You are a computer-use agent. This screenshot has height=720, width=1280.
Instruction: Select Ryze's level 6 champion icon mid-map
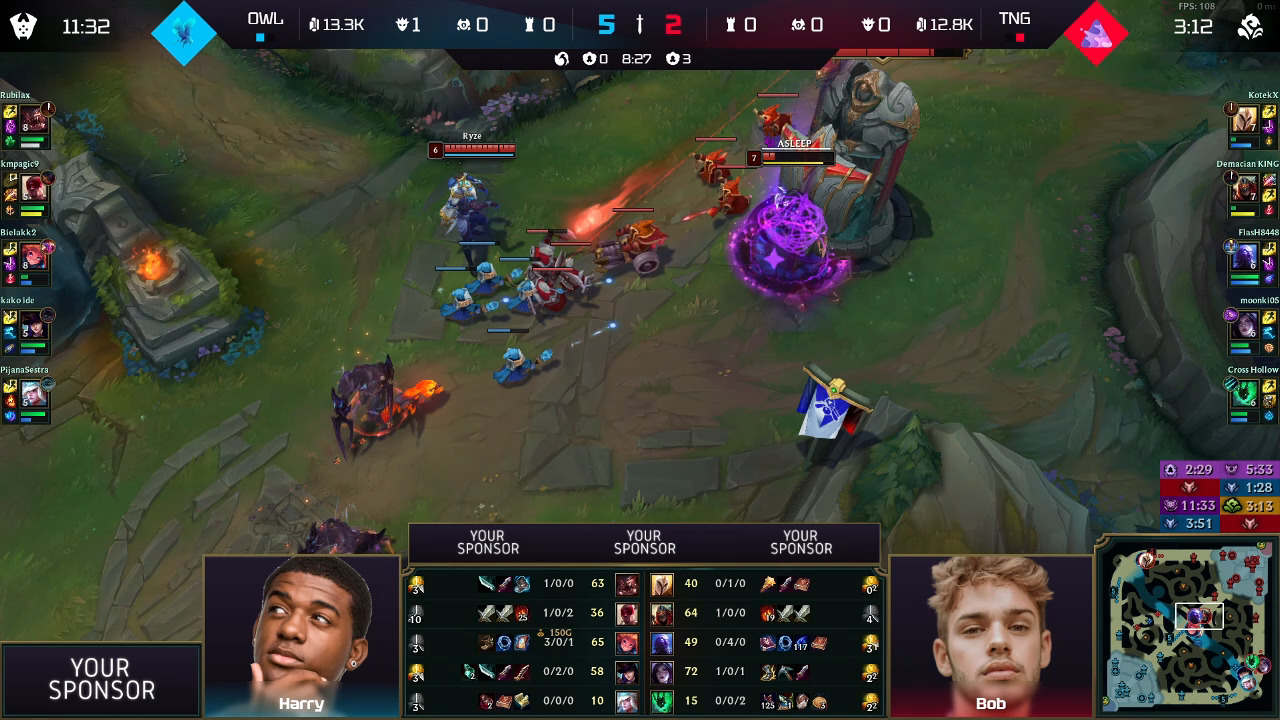tap(436, 150)
